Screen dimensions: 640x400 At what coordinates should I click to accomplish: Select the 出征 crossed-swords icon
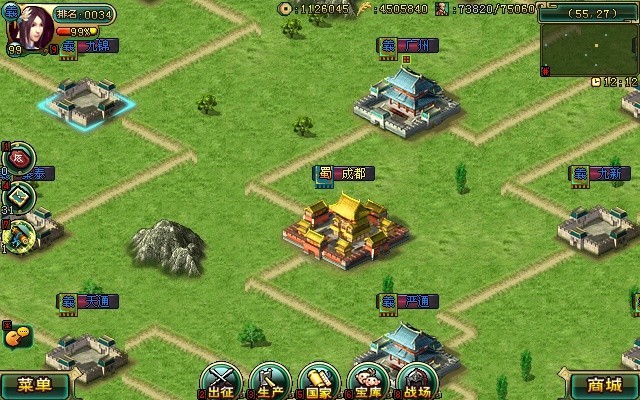point(221,381)
